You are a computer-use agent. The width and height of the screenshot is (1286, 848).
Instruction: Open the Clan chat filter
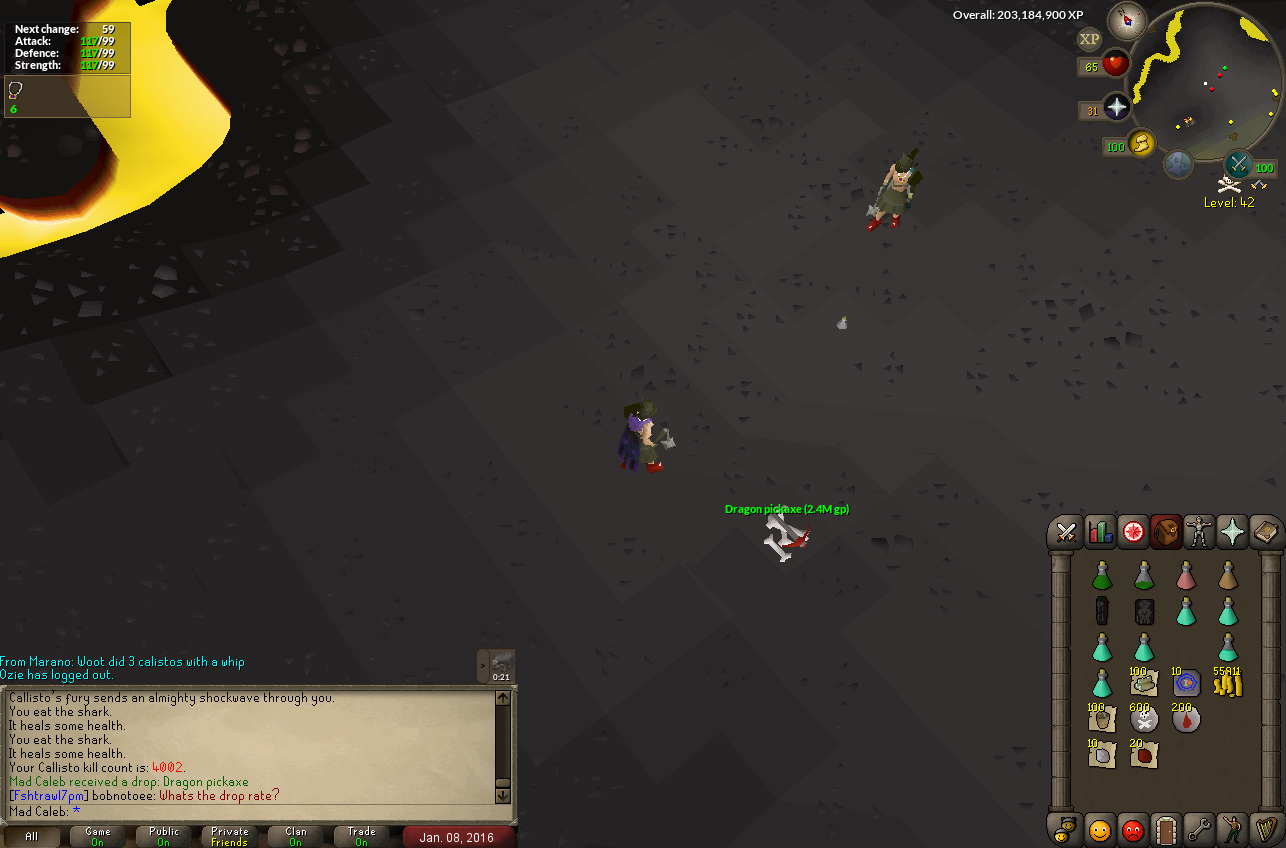(296, 837)
